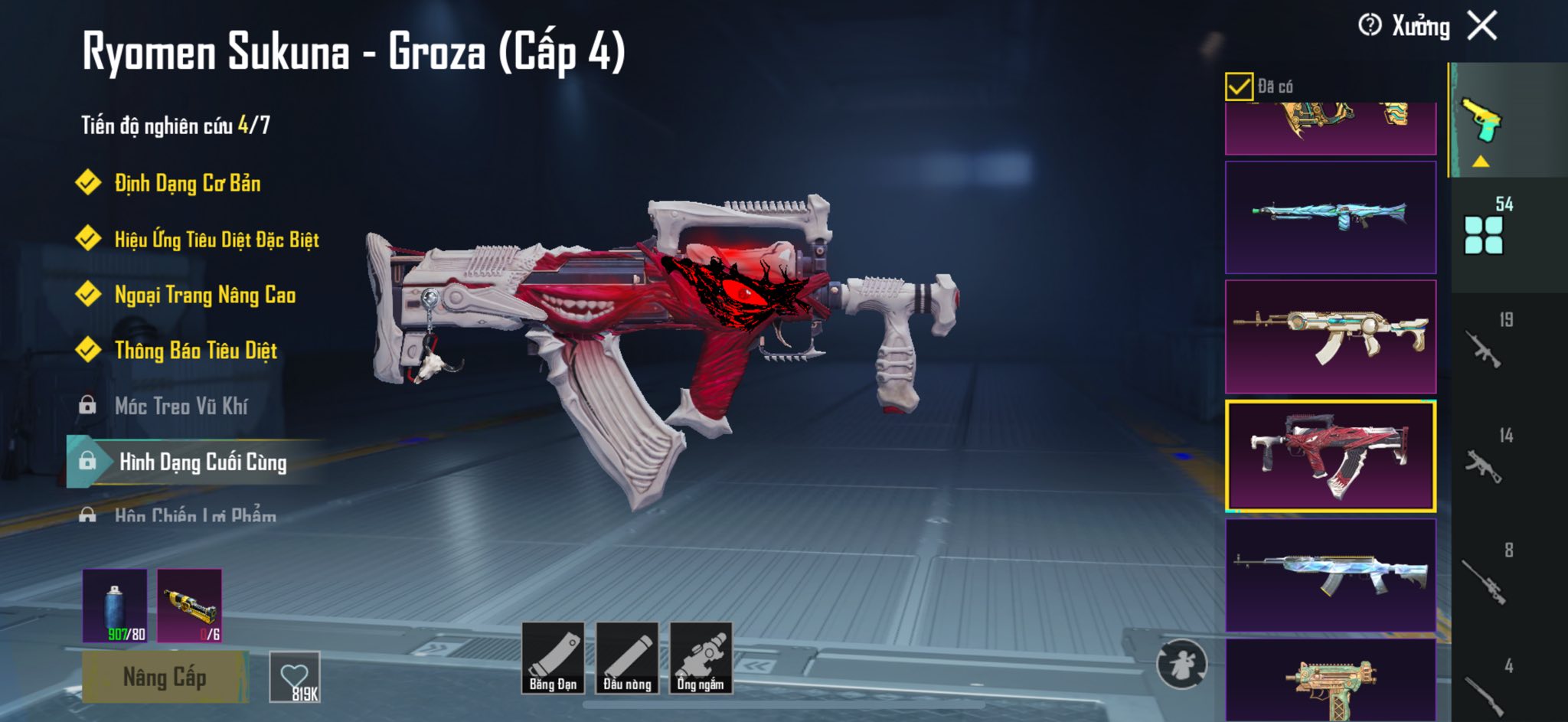The image size is (1568, 722).
Task: Open the Băng Đạn magazine attachment
Action: point(553,658)
